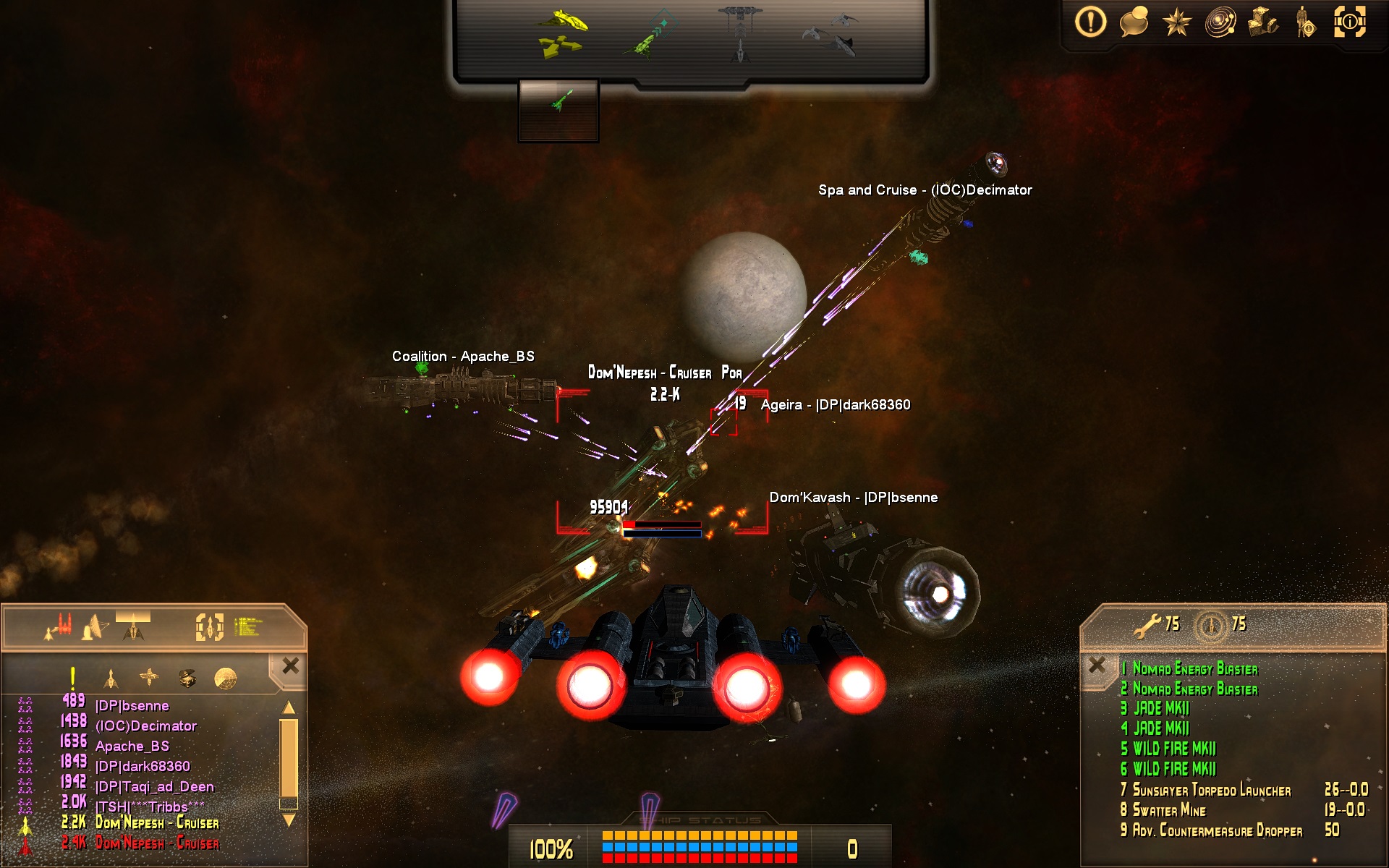Viewport: 1389px width, 868px height.
Task: Select |DP|bsenne in the contact list
Action: pos(132,706)
